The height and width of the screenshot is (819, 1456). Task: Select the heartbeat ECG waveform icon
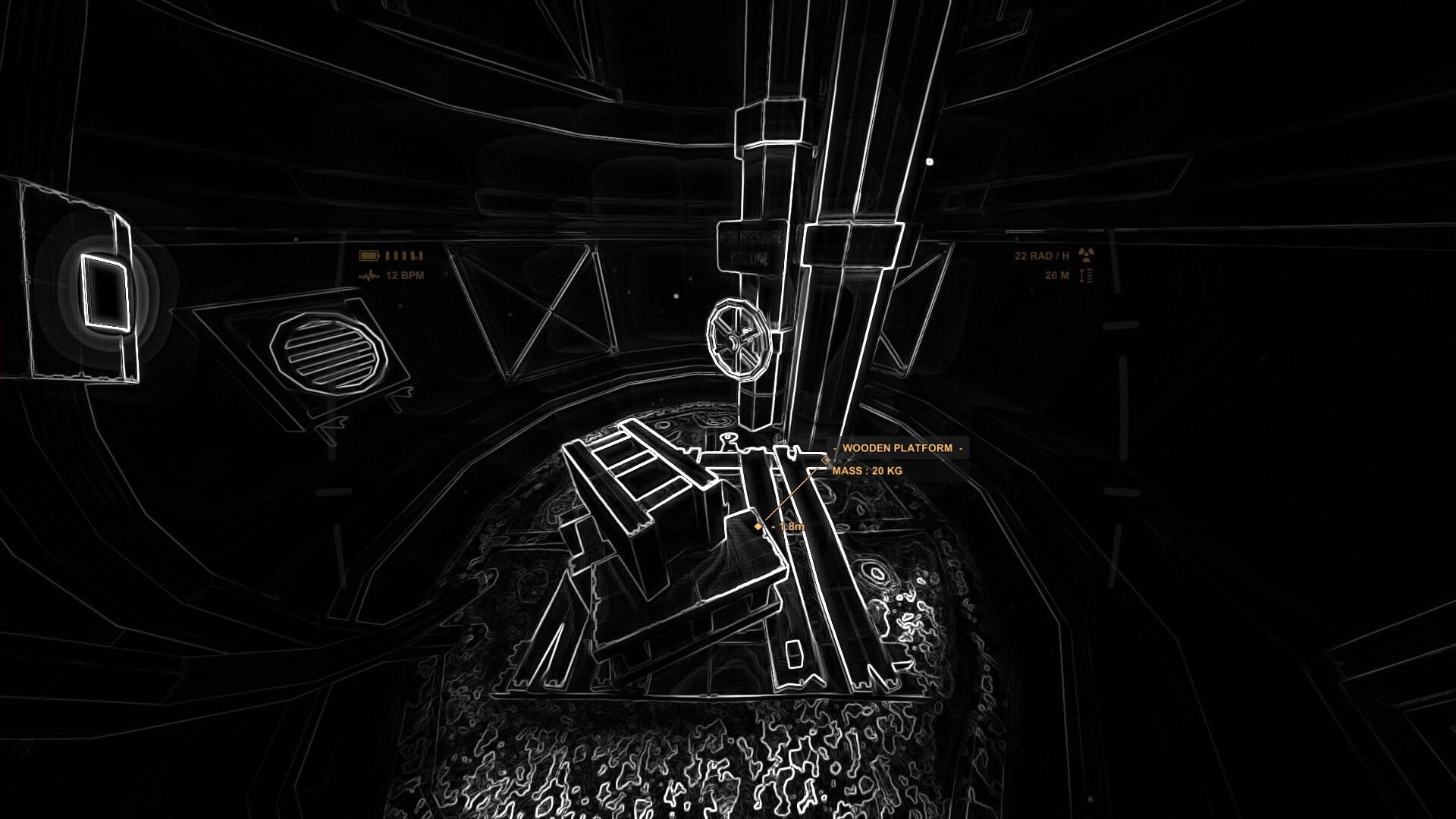(x=369, y=276)
